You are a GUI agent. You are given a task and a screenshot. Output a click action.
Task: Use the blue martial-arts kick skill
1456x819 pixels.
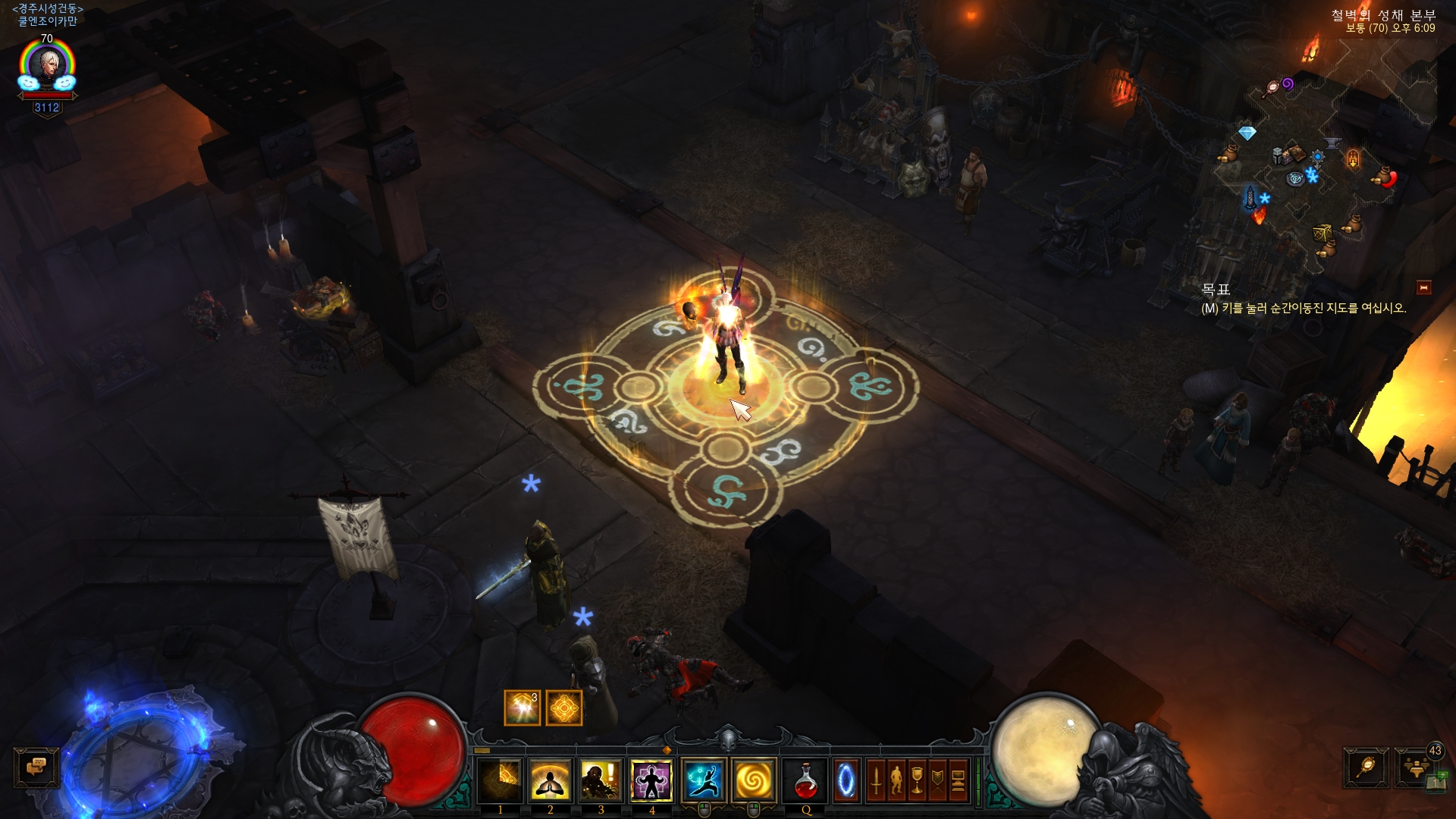click(x=704, y=780)
